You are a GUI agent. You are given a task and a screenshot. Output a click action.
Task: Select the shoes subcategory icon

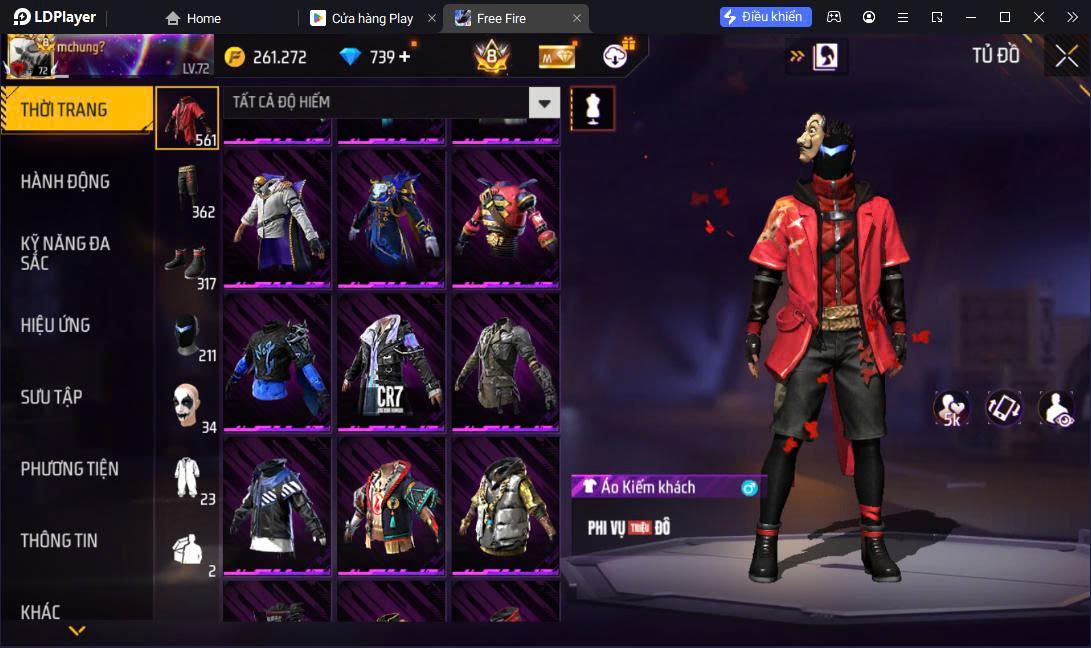[187, 263]
